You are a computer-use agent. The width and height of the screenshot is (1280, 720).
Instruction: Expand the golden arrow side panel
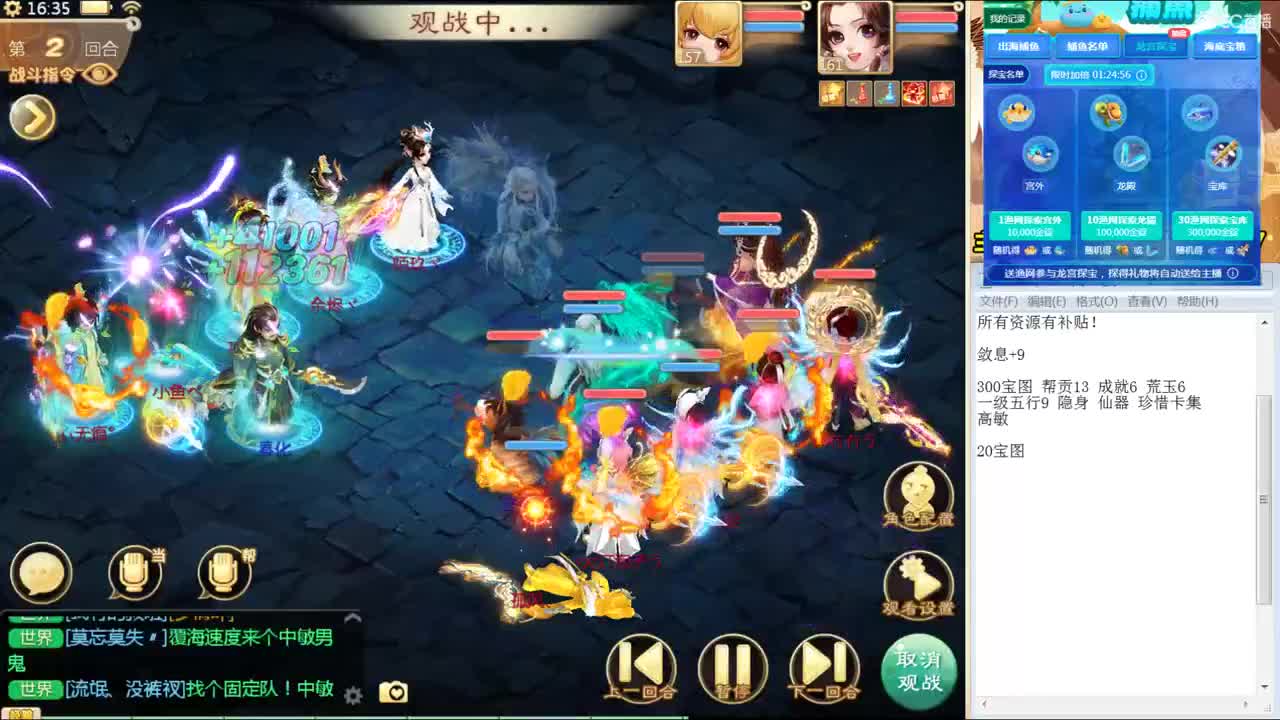click(31, 118)
